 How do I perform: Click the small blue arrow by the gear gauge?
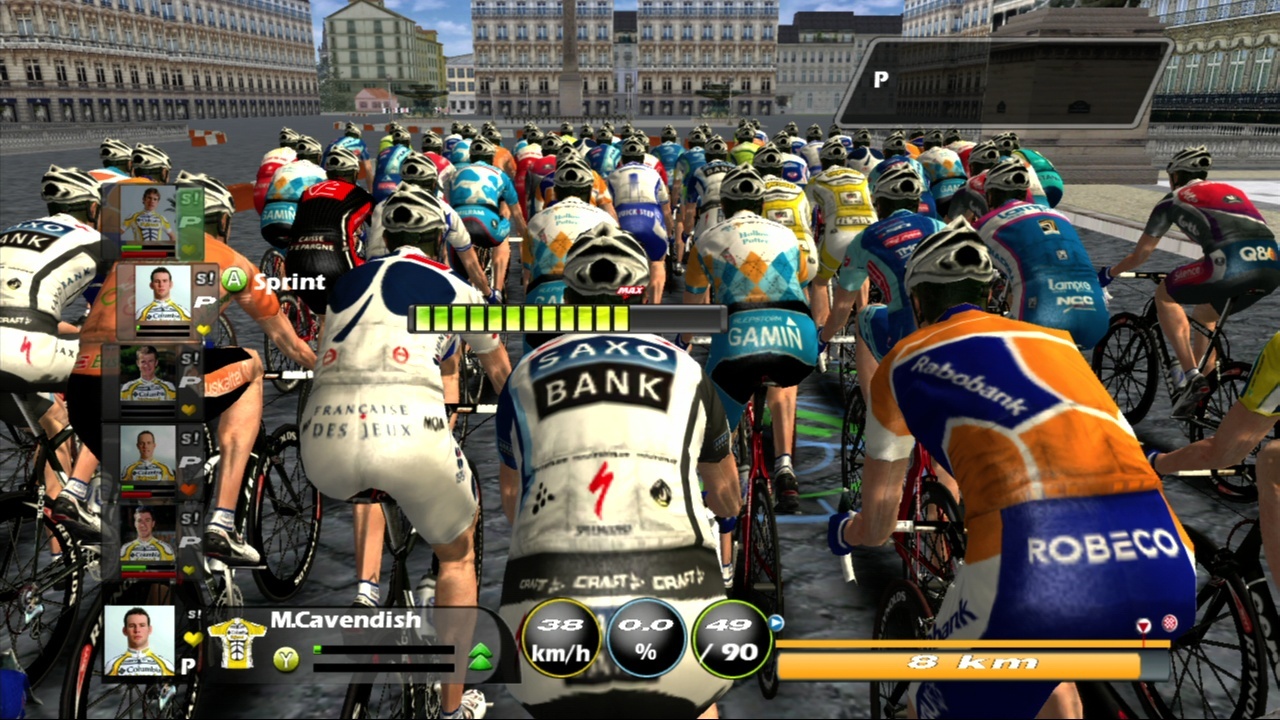tap(775, 623)
